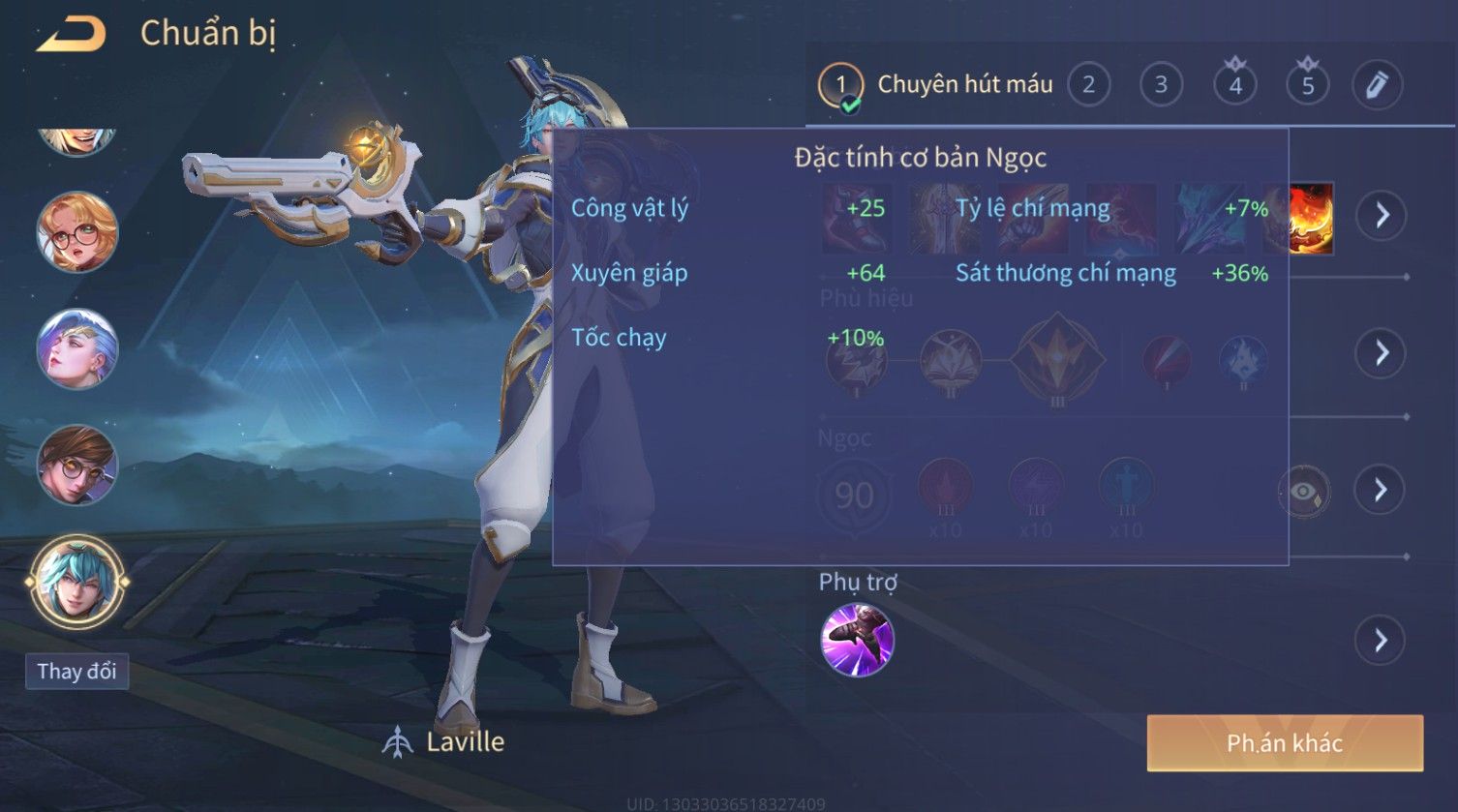Choose the Phán khác button

pos(1284,743)
